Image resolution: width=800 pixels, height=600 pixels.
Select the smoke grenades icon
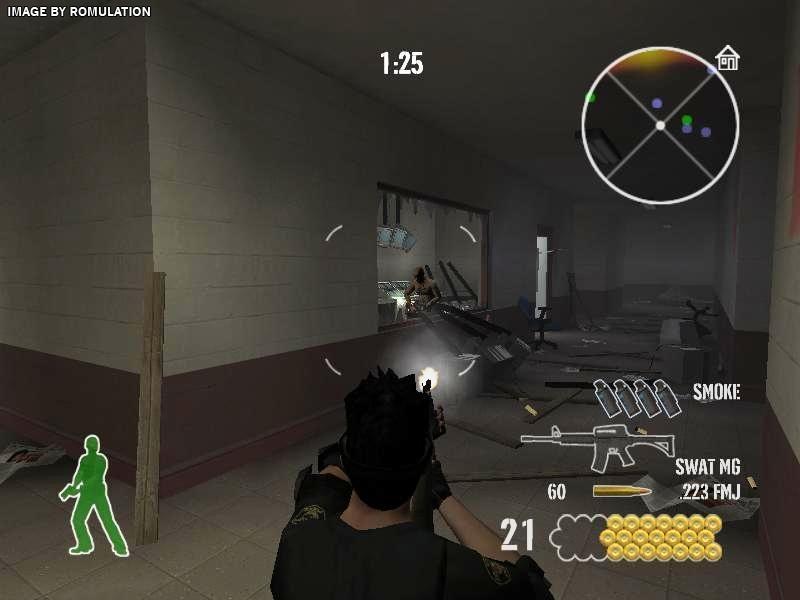pos(630,397)
